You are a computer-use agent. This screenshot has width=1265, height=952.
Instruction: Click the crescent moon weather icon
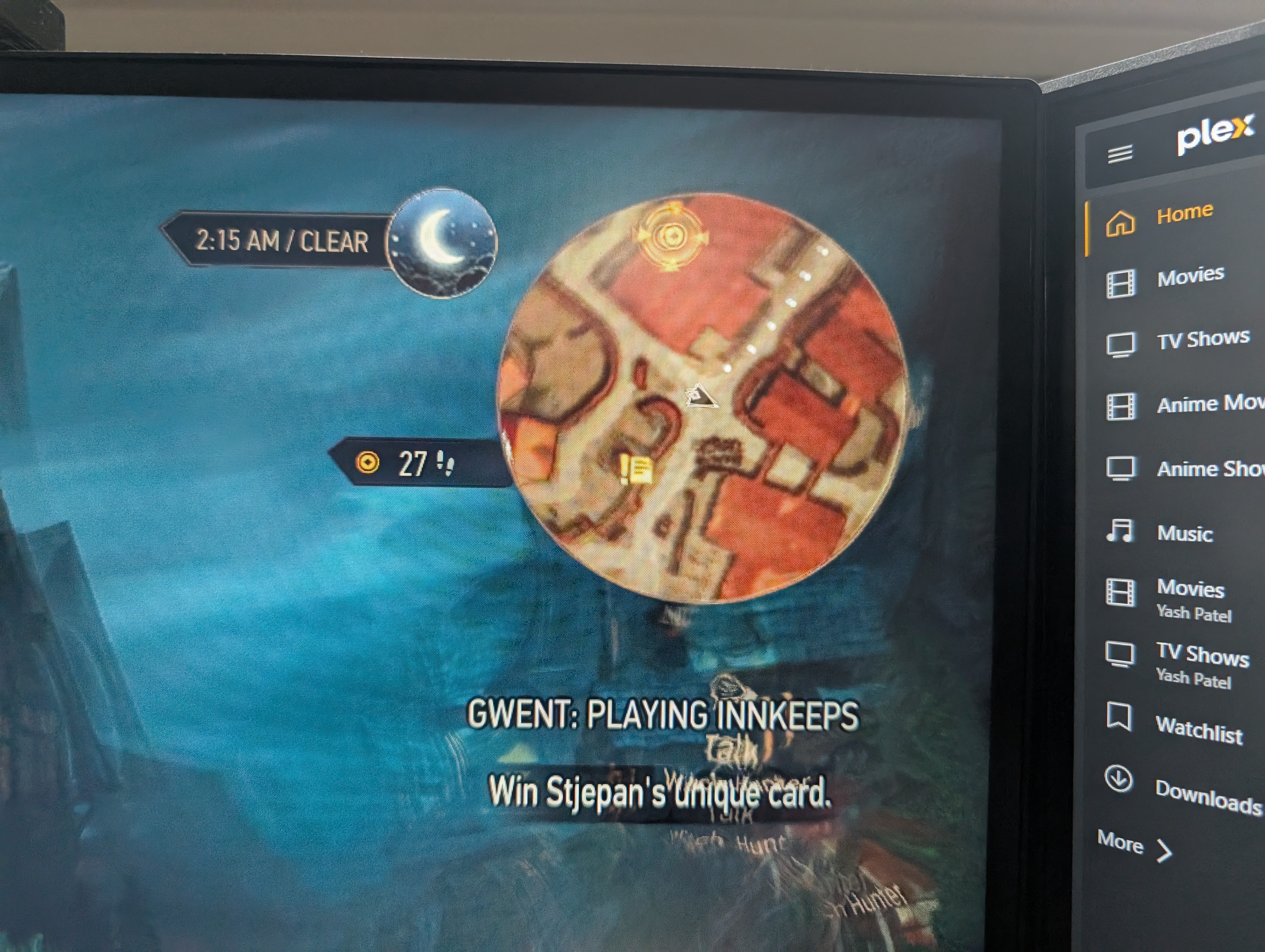coord(442,242)
